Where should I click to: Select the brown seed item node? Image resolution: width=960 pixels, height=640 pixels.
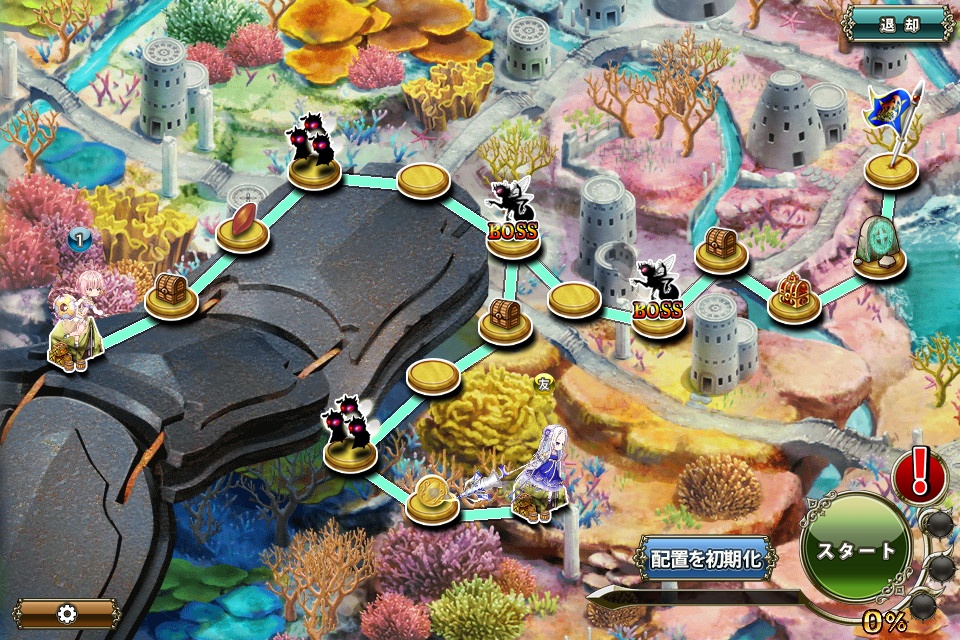coord(244,227)
